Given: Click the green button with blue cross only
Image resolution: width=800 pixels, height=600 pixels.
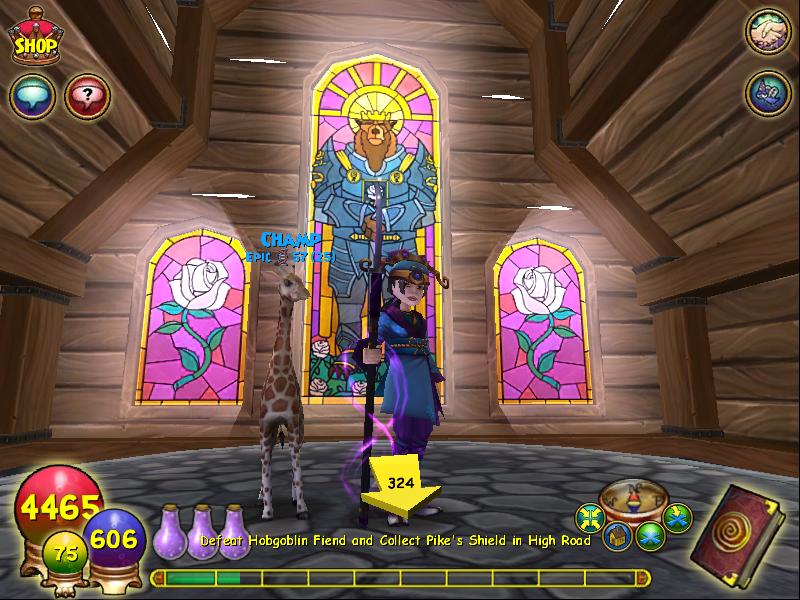Looking at the screenshot, I should pyautogui.click(x=650, y=535).
